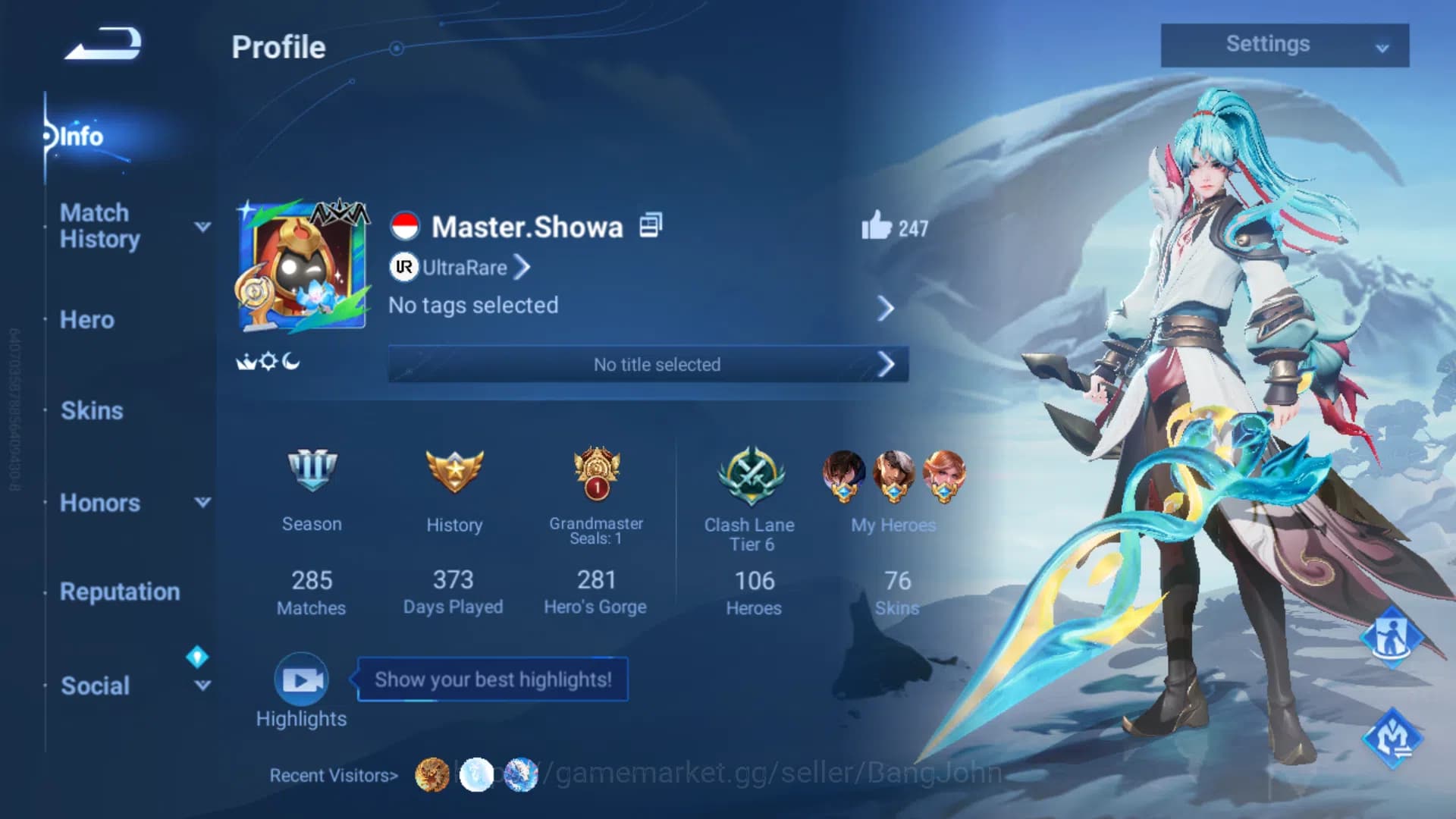Expand the Match History sidebar section
Screen dimensions: 1456x819
[201, 226]
